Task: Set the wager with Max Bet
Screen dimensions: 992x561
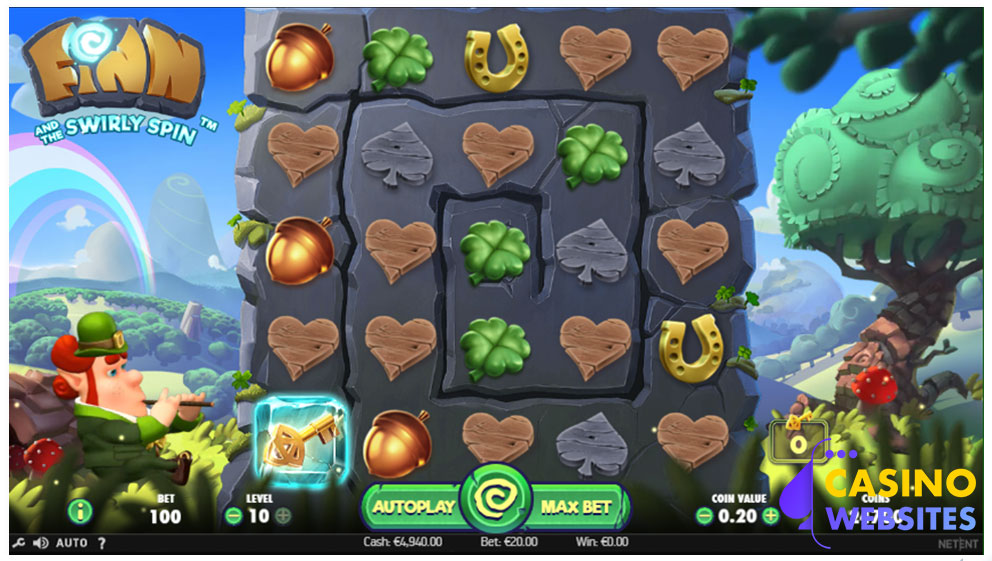Action: click(x=575, y=506)
